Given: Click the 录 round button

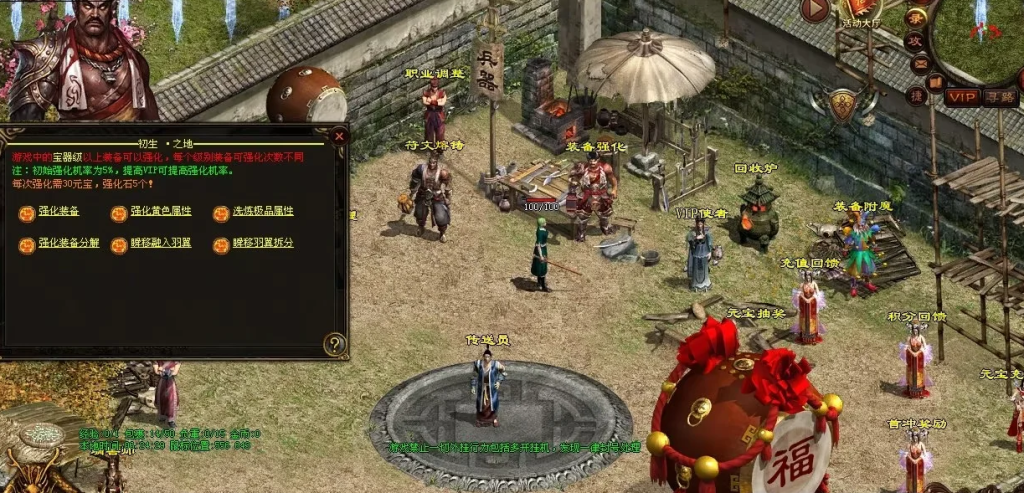Looking at the screenshot, I should [x=915, y=18].
